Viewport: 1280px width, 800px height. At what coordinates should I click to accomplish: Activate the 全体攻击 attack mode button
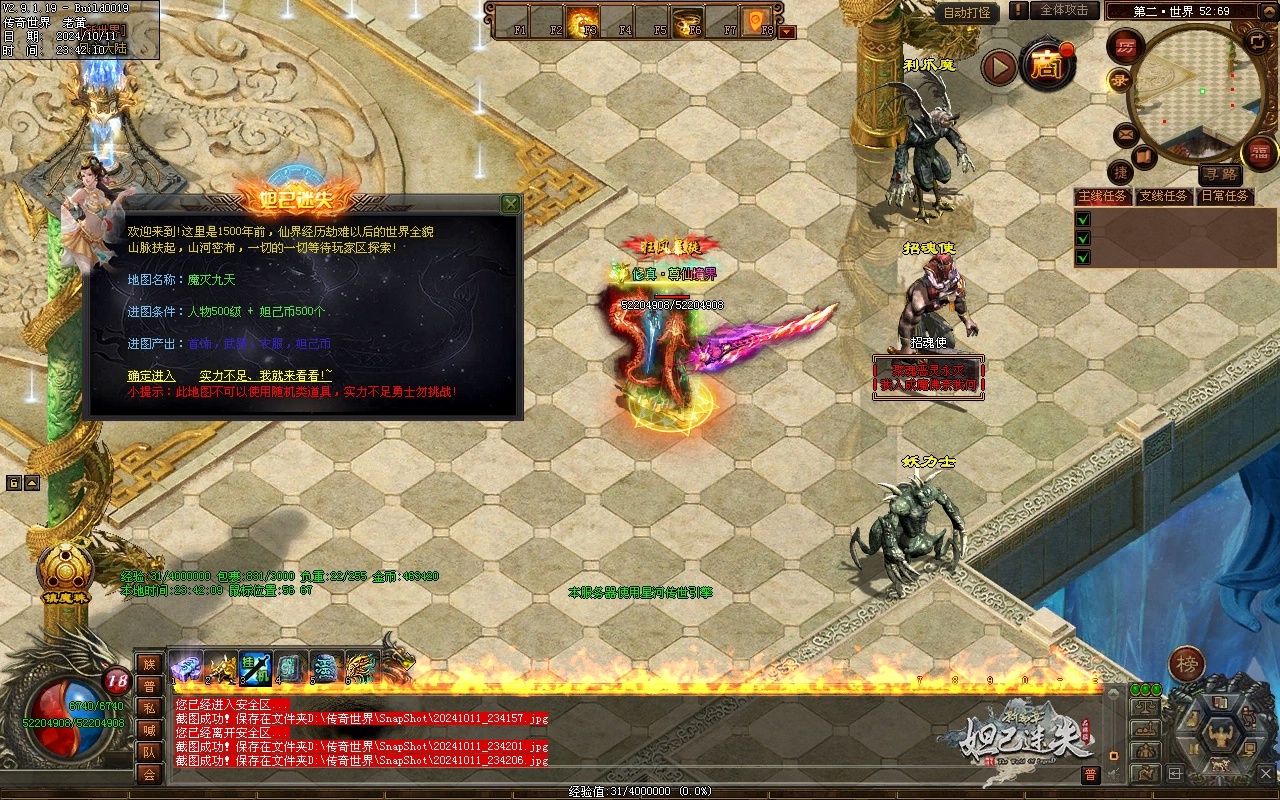(1064, 10)
